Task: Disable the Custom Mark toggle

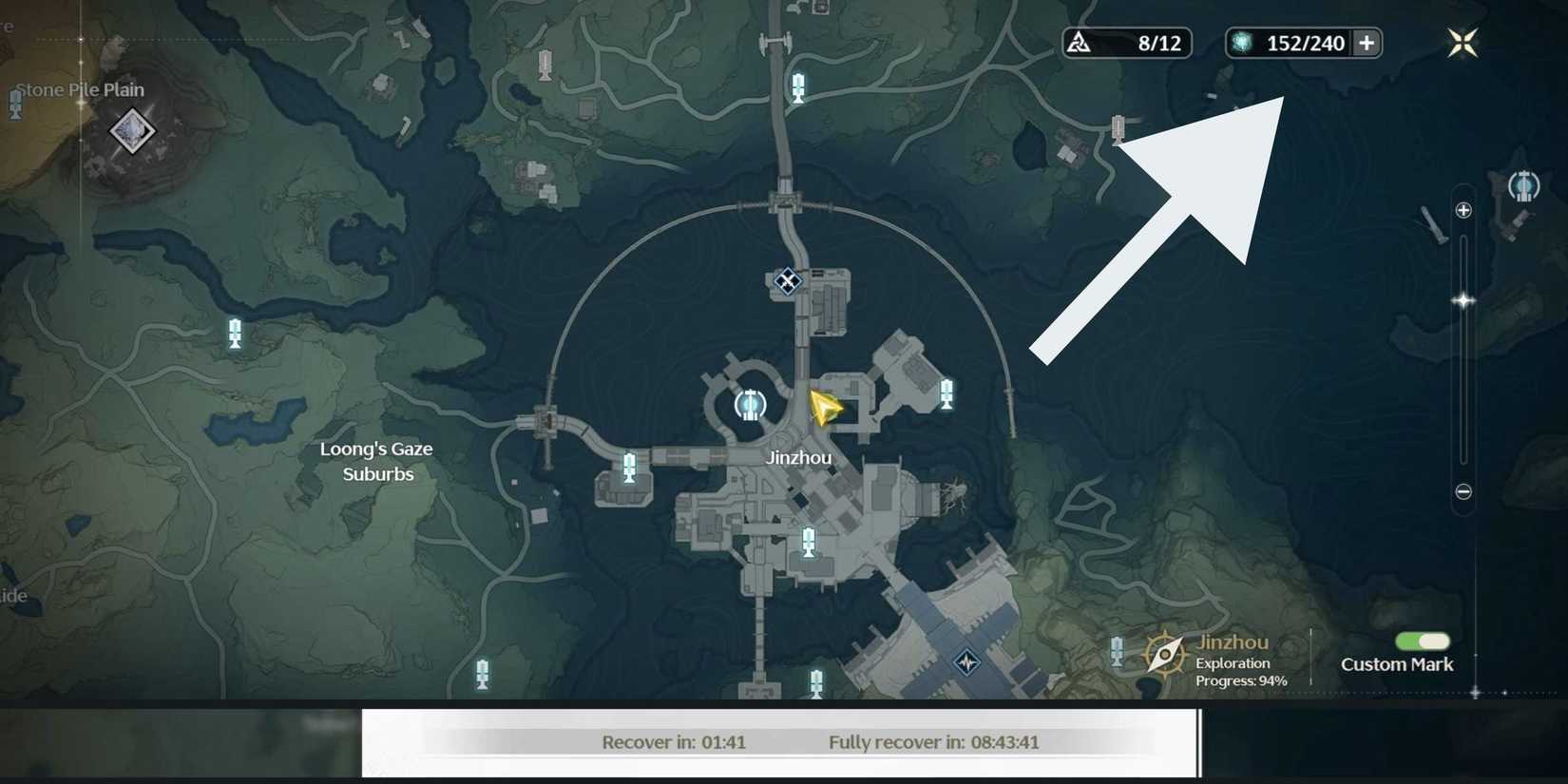Action: pyautogui.click(x=1423, y=641)
